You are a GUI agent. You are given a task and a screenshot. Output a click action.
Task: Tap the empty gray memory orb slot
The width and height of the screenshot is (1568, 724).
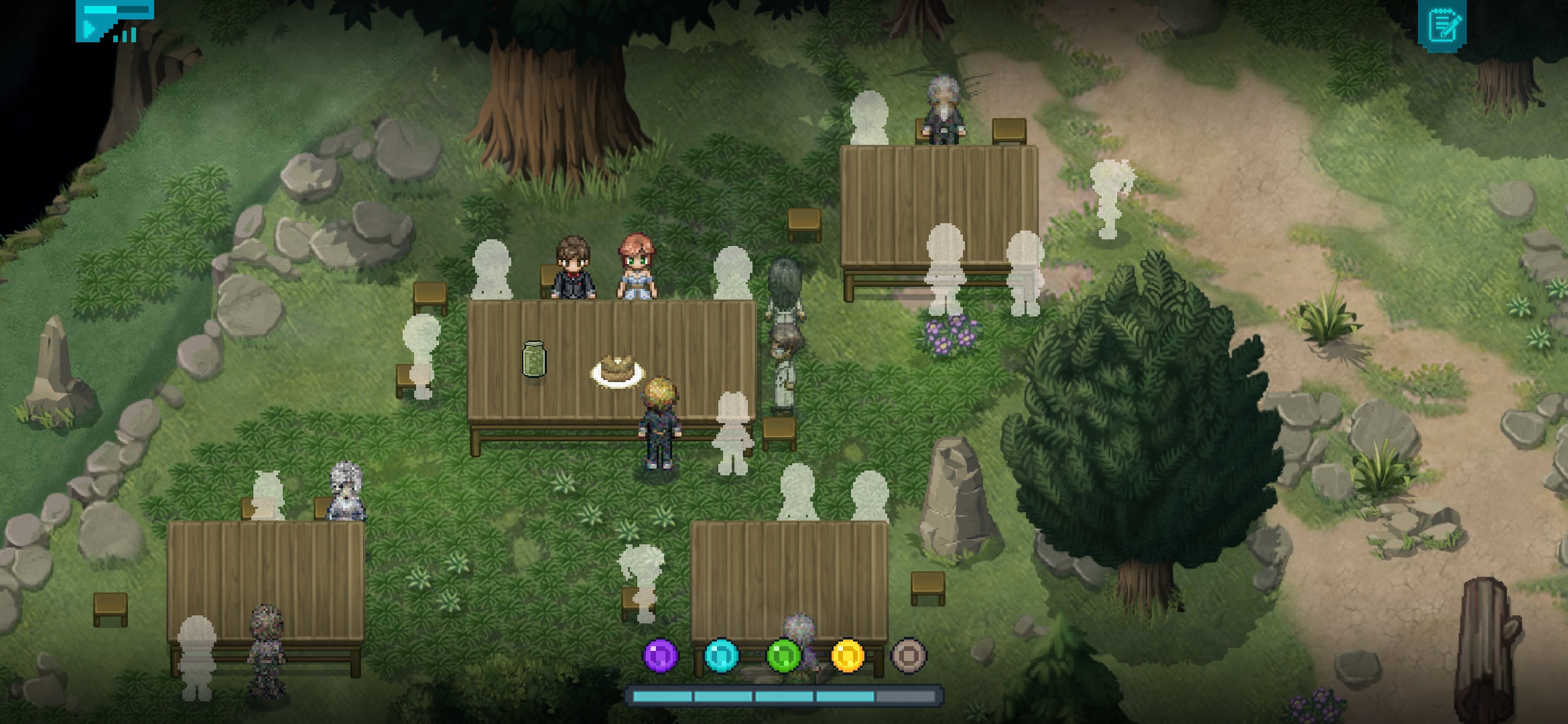pyautogui.click(x=909, y=655)
